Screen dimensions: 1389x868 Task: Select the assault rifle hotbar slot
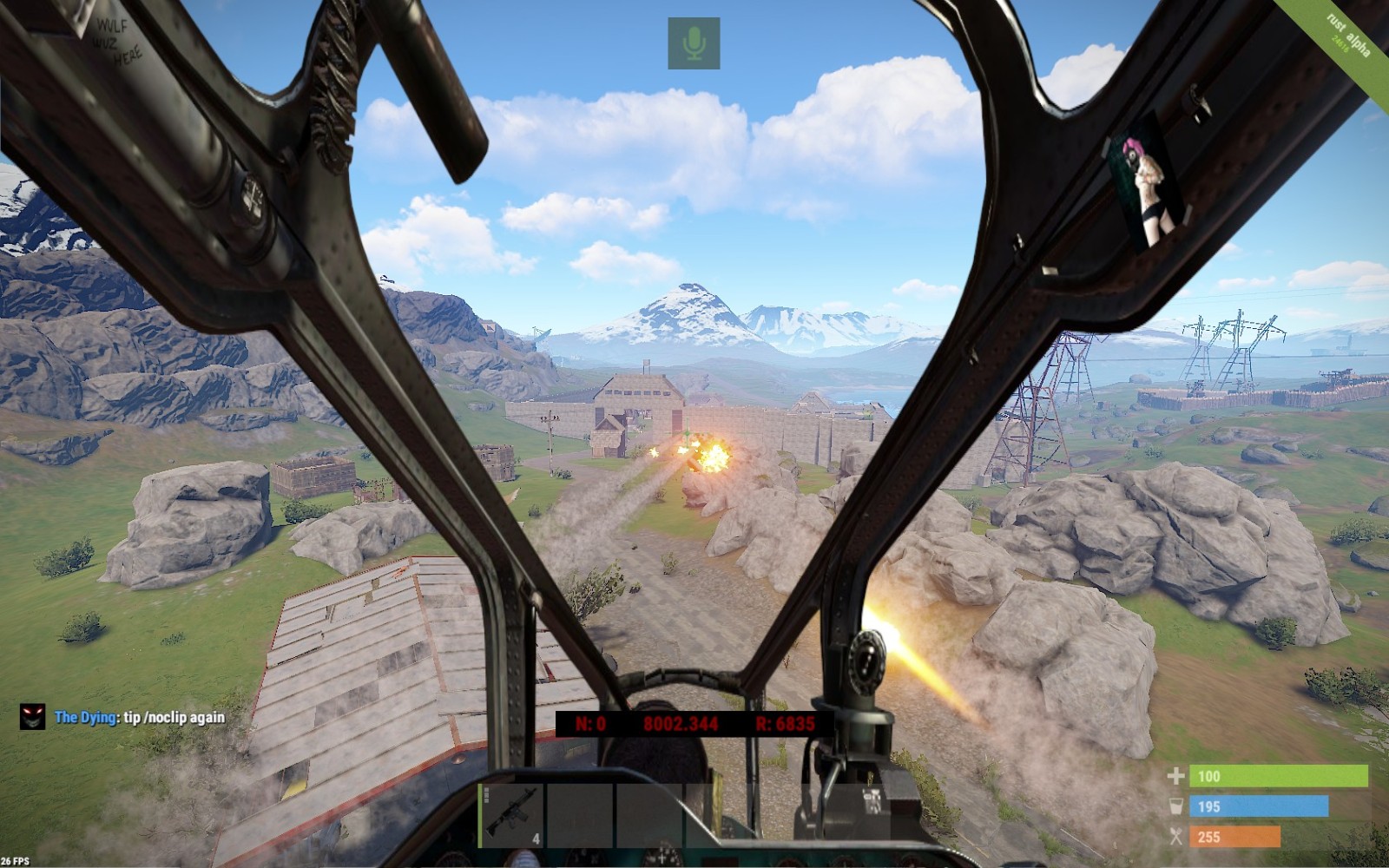(x=511, y=814)
